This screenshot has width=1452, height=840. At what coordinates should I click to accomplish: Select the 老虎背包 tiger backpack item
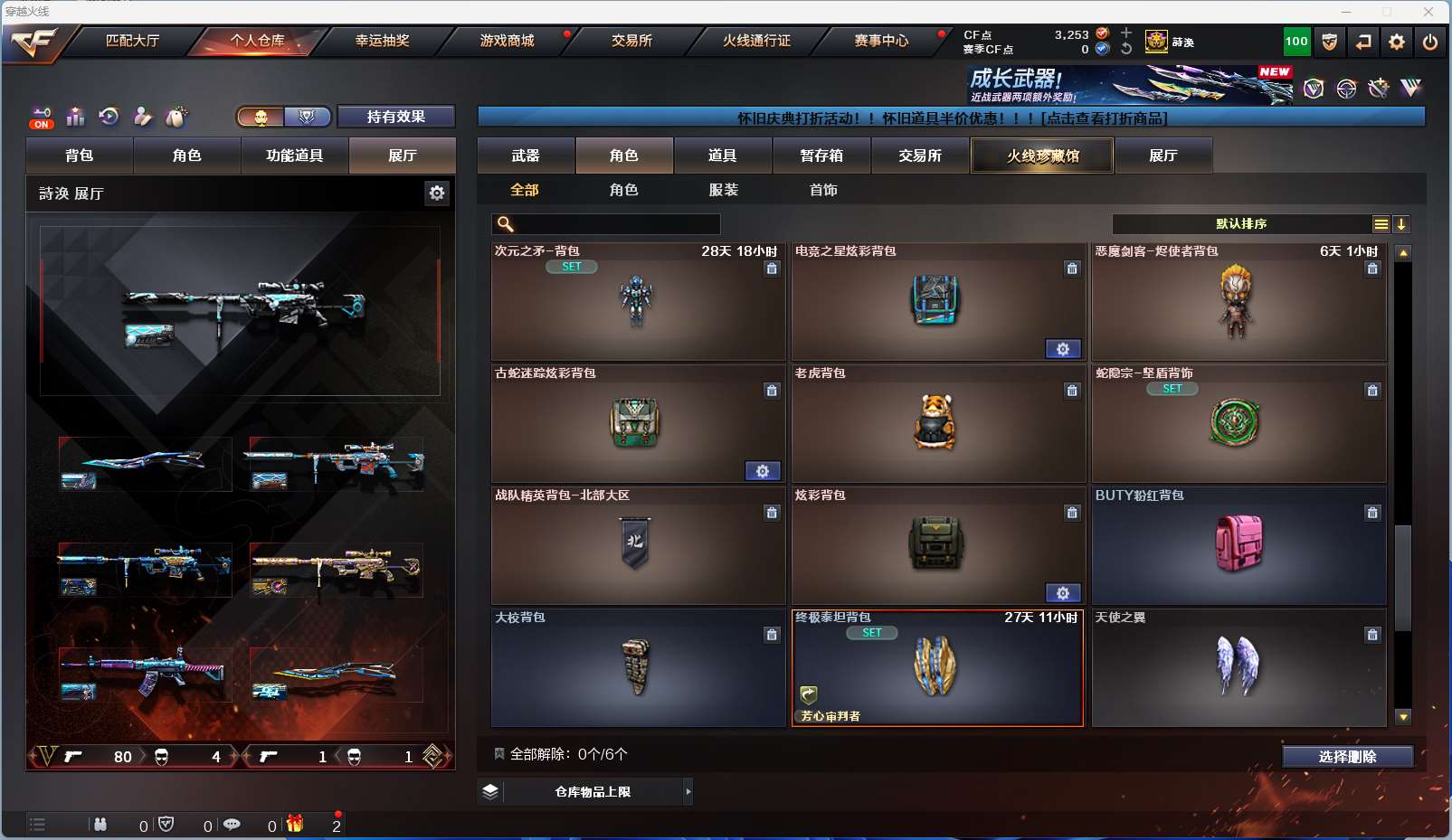937,423
